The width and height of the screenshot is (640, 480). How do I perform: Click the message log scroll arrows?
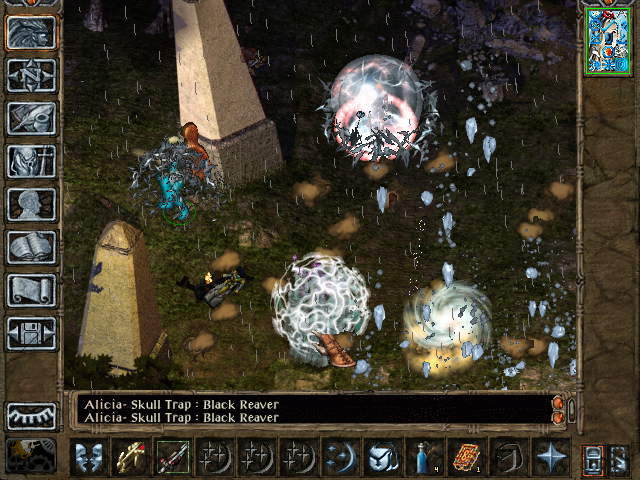coord(558,409)
